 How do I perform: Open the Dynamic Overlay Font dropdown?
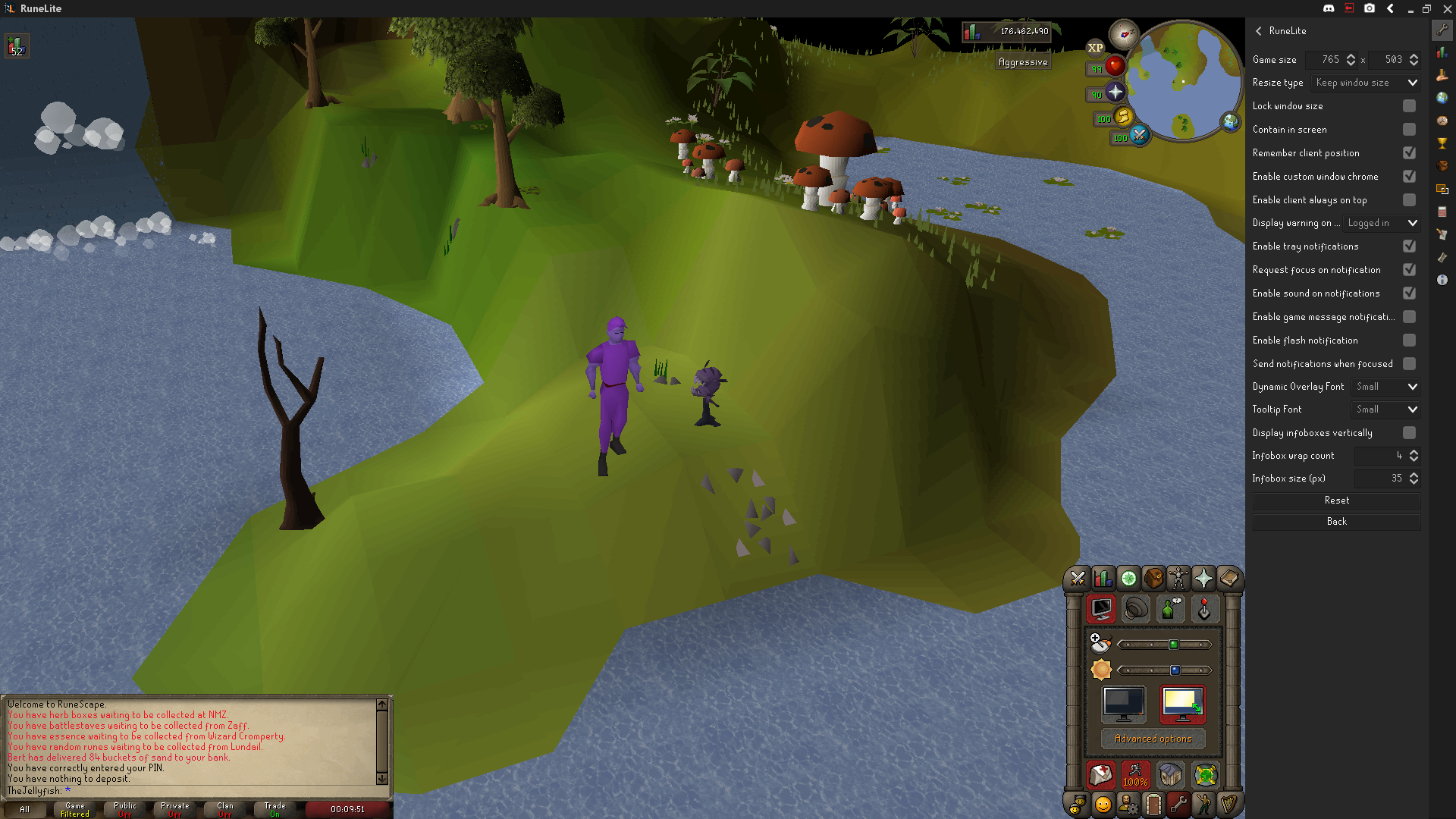pyautogui.click(x=1385, y=387)
